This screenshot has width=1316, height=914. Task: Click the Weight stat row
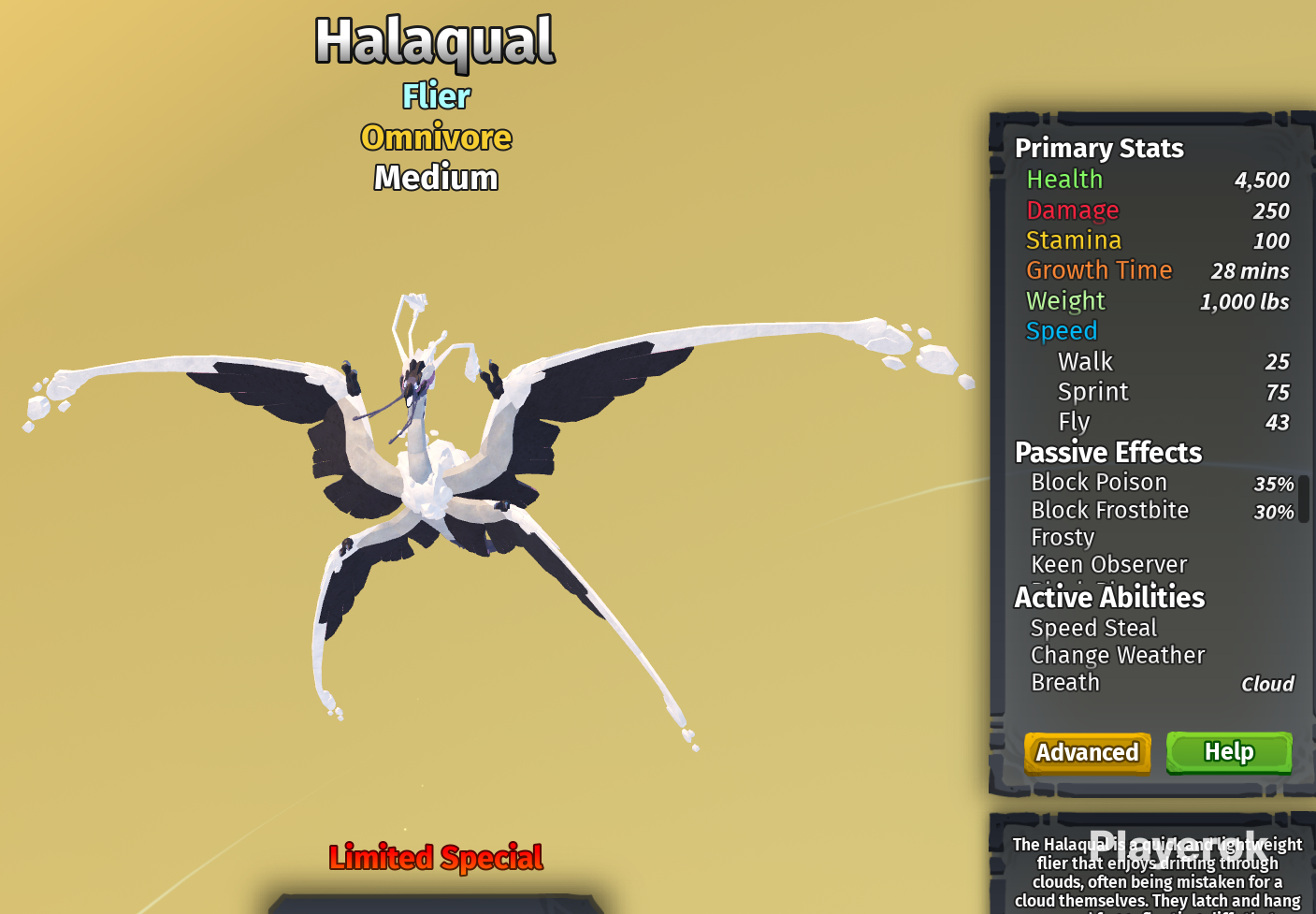point(1065,301)
